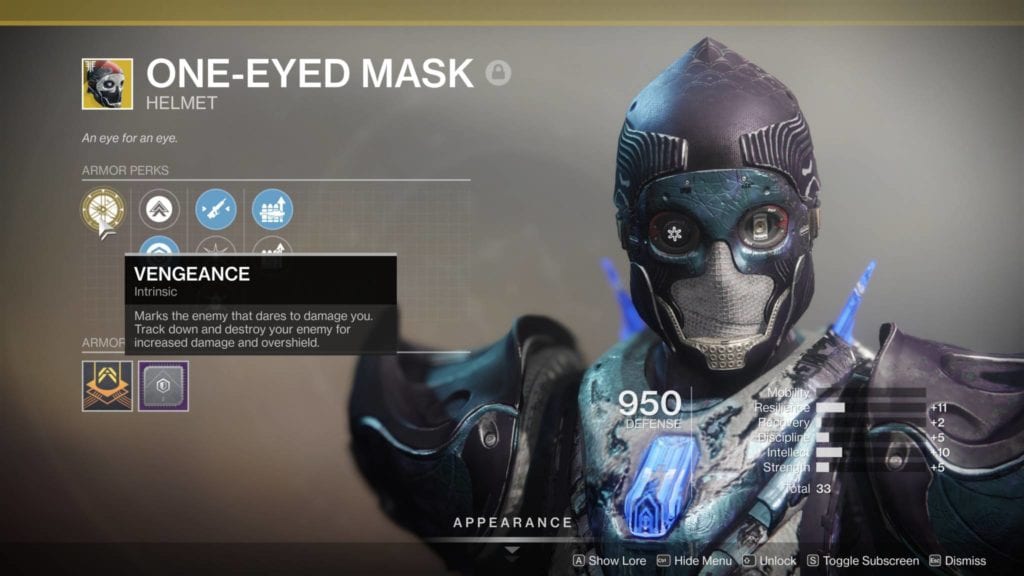Open the gold chevron ornament slot
Viewport: 1024px width, 576px height.
click(107, 386)
